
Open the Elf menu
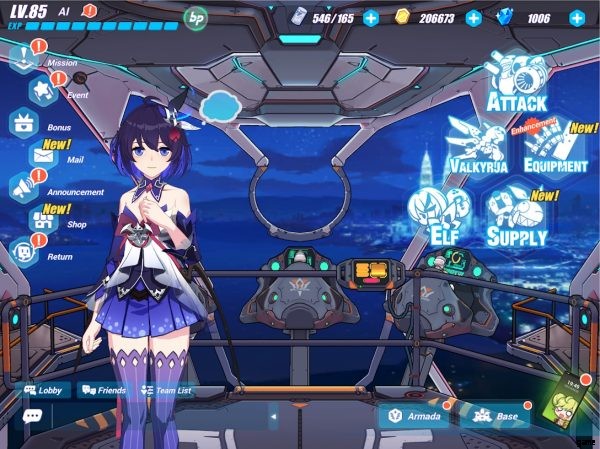[x=438, y=213]
